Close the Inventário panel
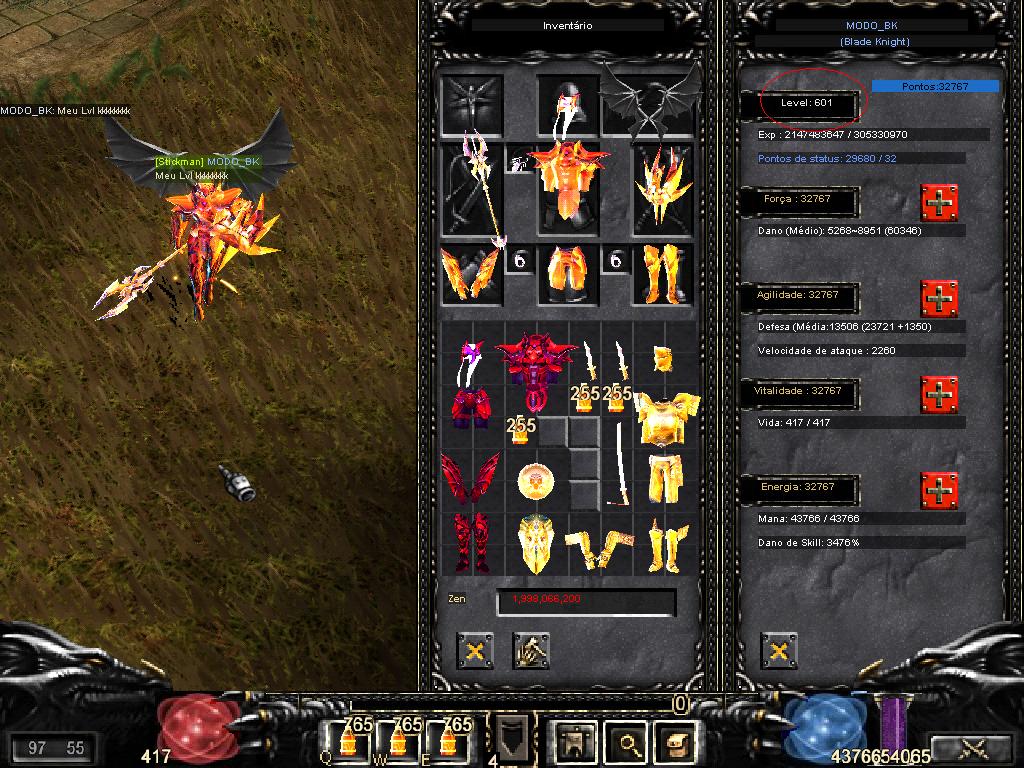 point(475,650)
